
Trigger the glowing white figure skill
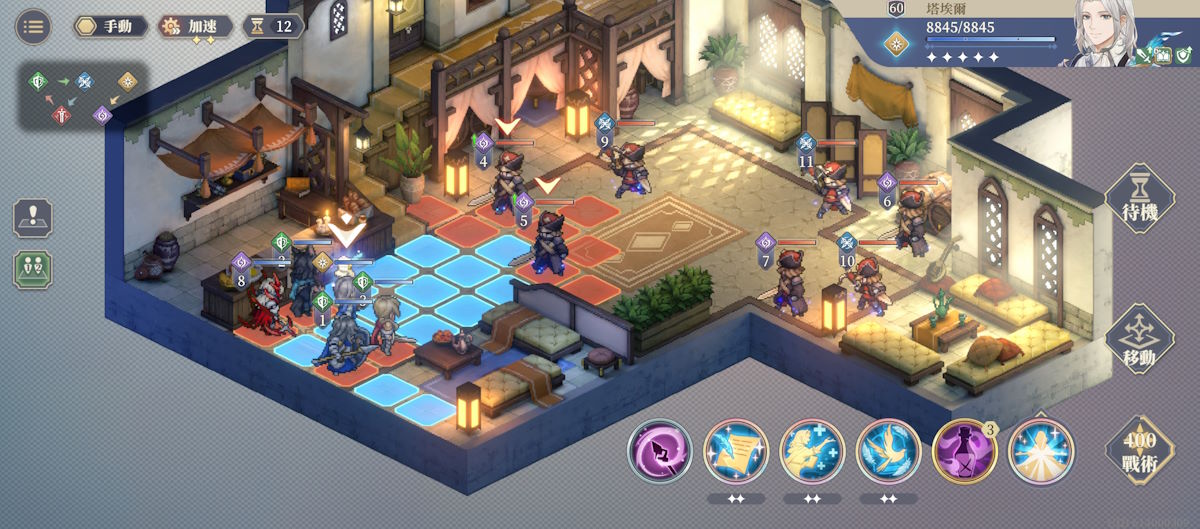point(1041,451)
